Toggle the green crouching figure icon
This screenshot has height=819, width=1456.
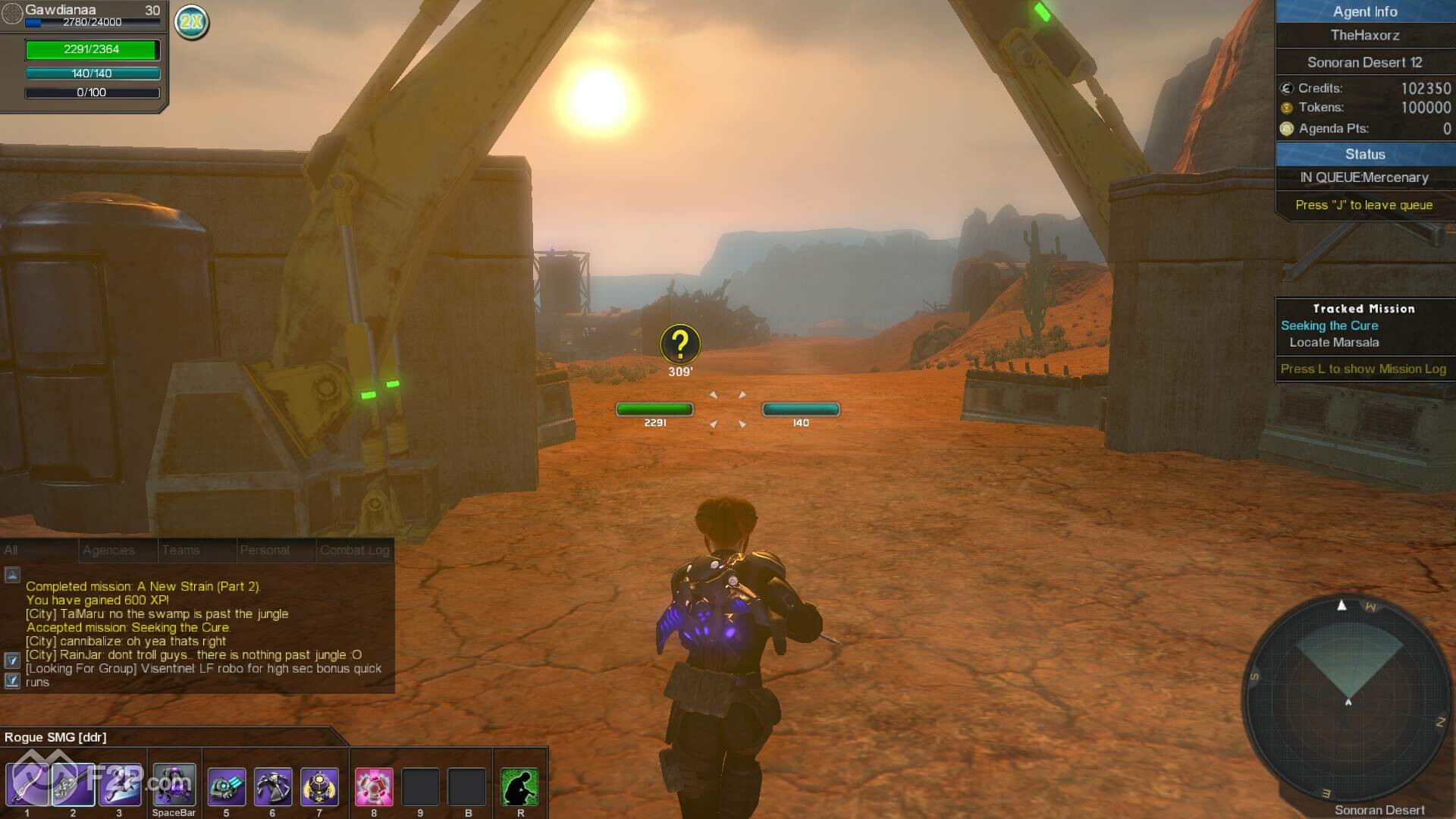point(520,786)
